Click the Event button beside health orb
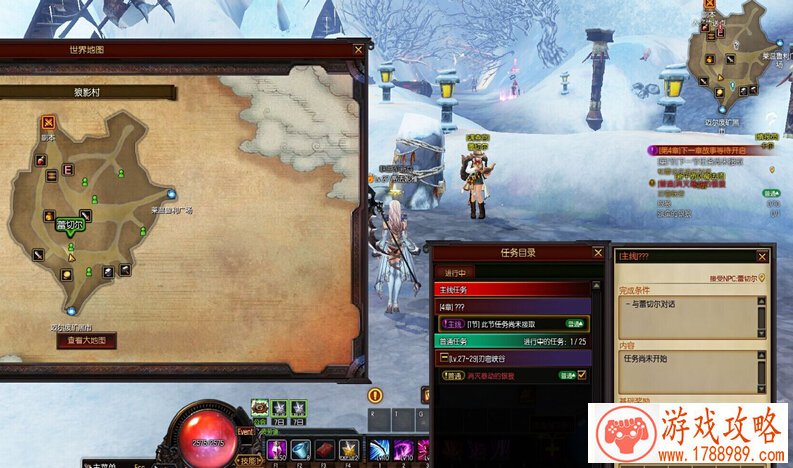This screenshot has height=468, width=793. pos(244,433)
